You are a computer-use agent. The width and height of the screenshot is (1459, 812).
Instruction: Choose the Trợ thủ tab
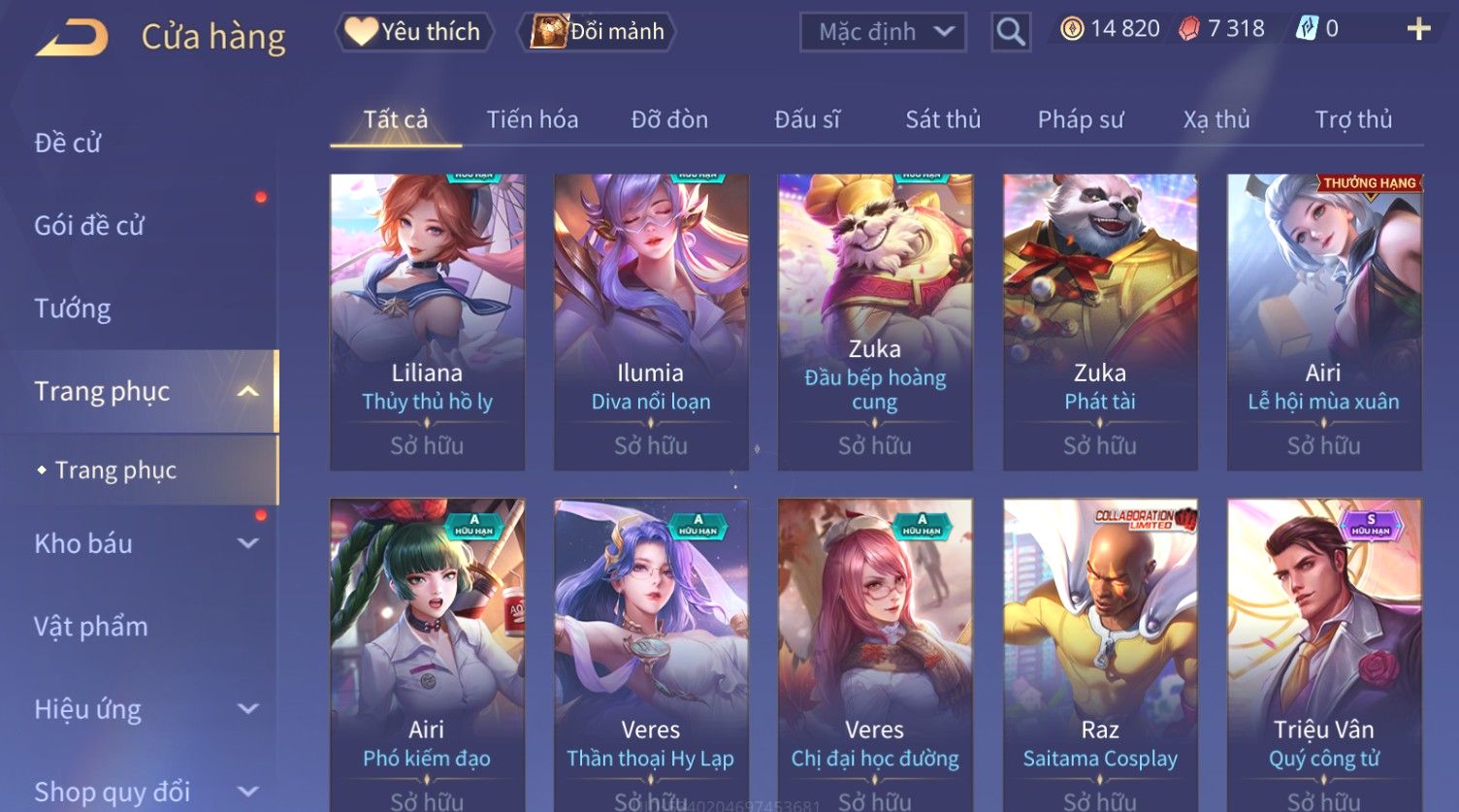click(1352, 119)
